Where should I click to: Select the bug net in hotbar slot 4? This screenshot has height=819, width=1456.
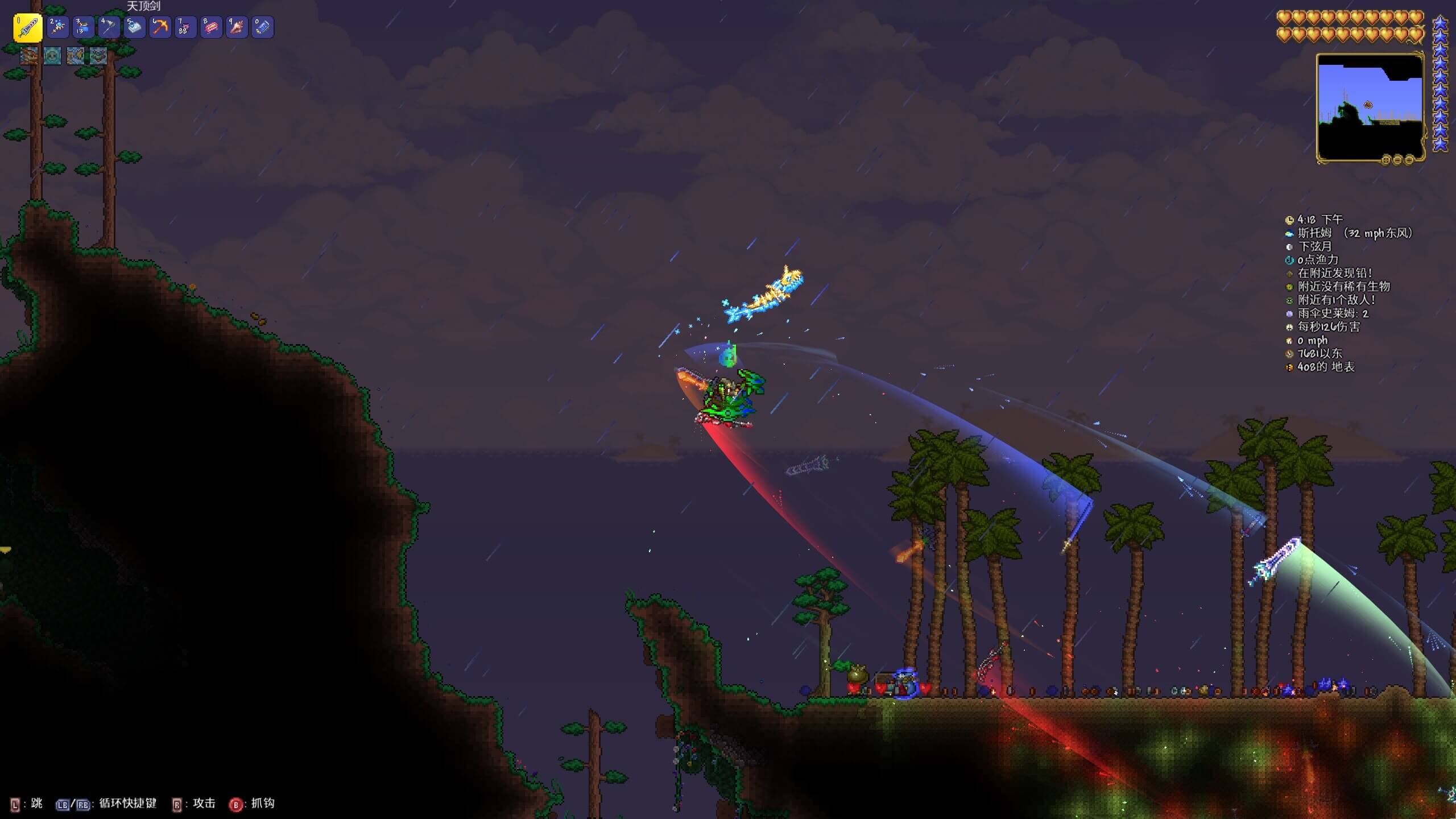pyautogui.click(x=109, y=27)
